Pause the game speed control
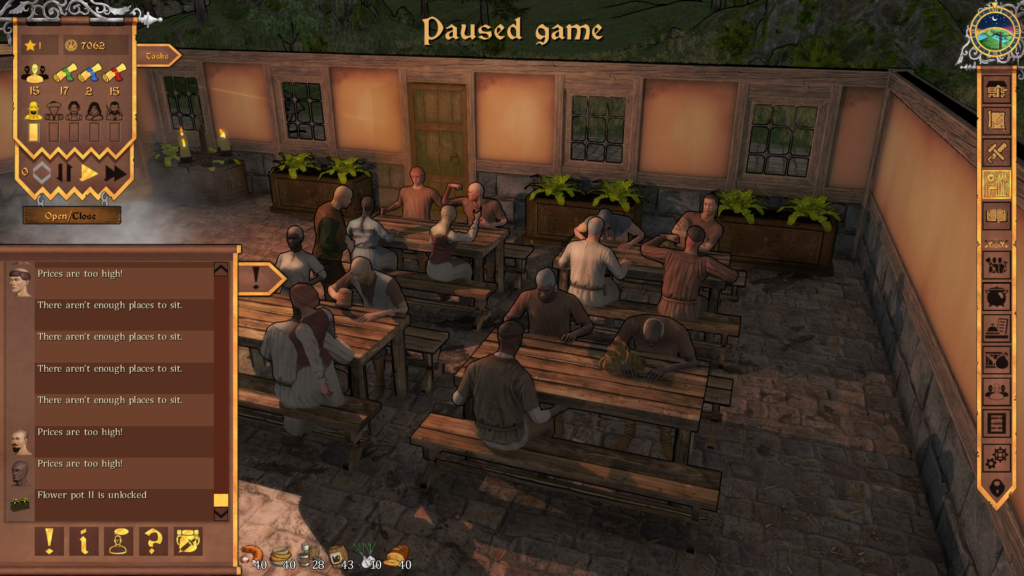This screenshot has width=1024, height=576. (x=65, y=172)
